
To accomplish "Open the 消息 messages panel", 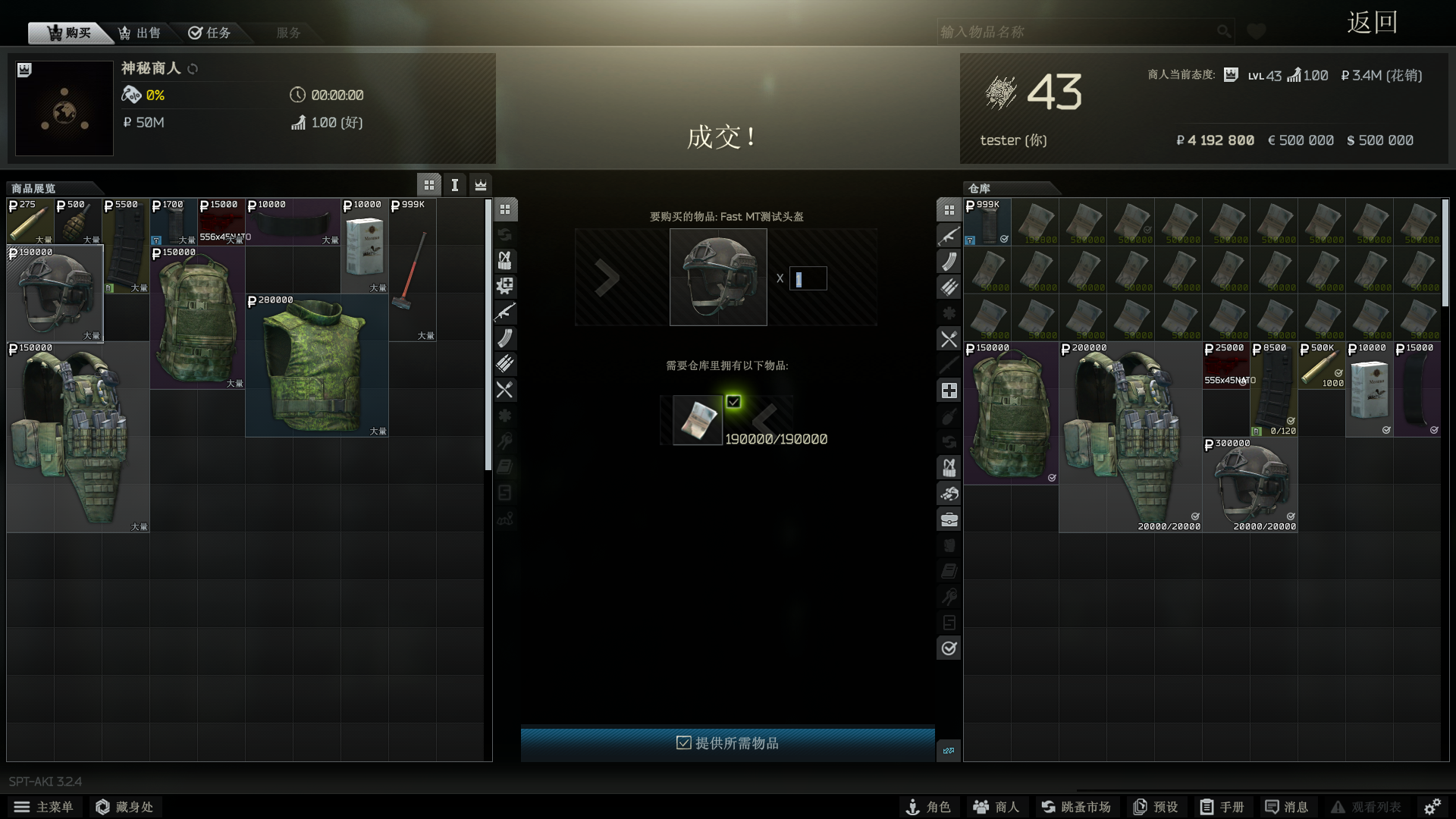I will pos(1287,807).
